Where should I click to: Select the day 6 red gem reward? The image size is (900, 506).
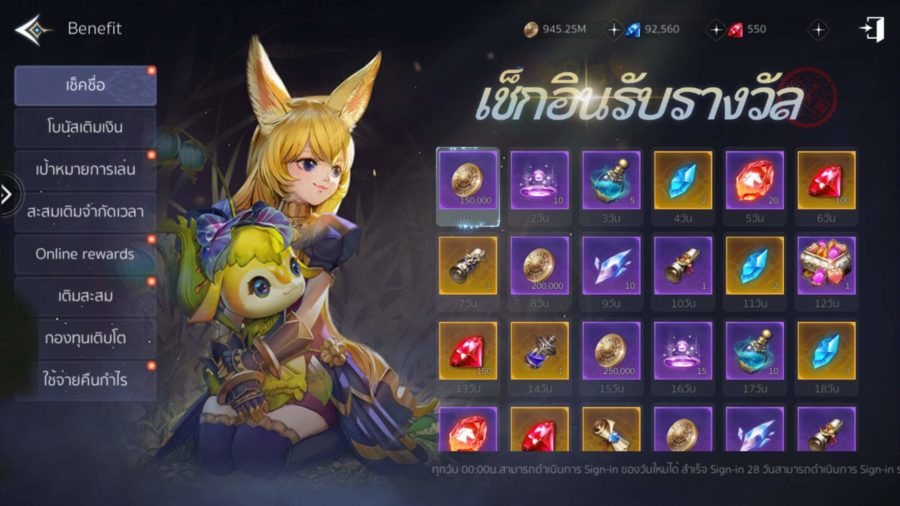[x=826, y=180]
